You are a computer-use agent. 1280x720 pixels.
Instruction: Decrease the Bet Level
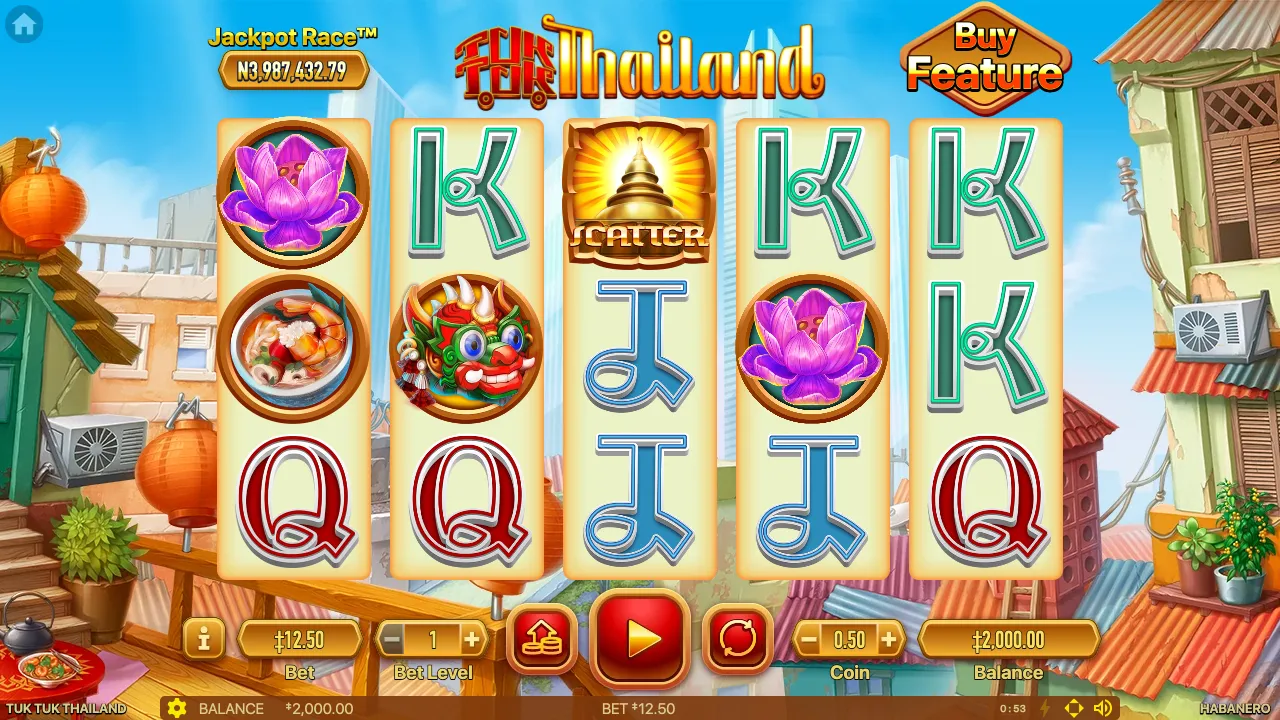pos(393,639)
